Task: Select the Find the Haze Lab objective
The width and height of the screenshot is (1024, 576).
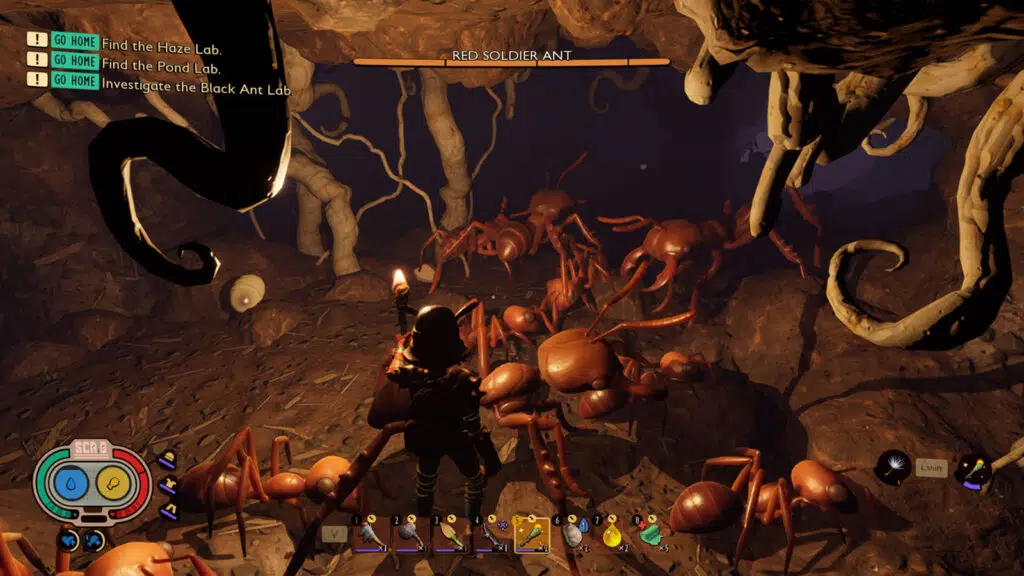Action: click(161, 47)
